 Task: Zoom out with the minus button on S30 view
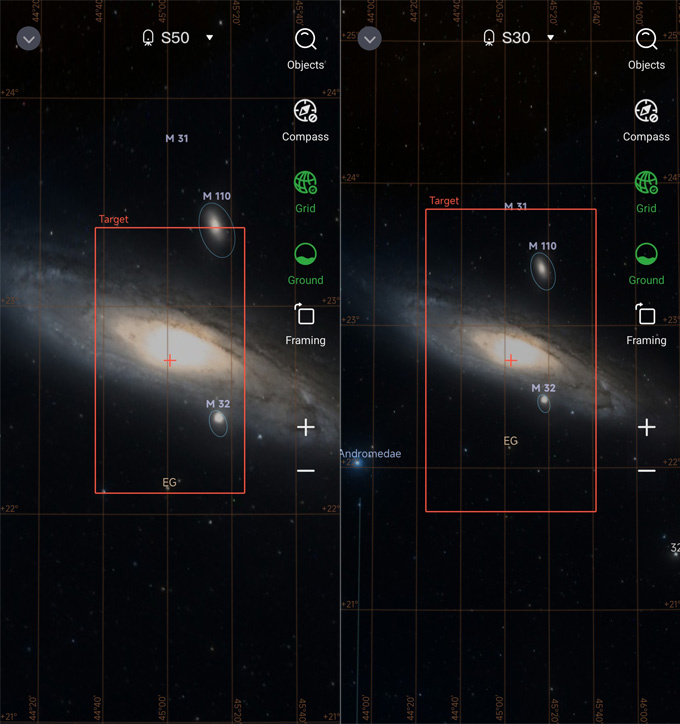point(647,471)
